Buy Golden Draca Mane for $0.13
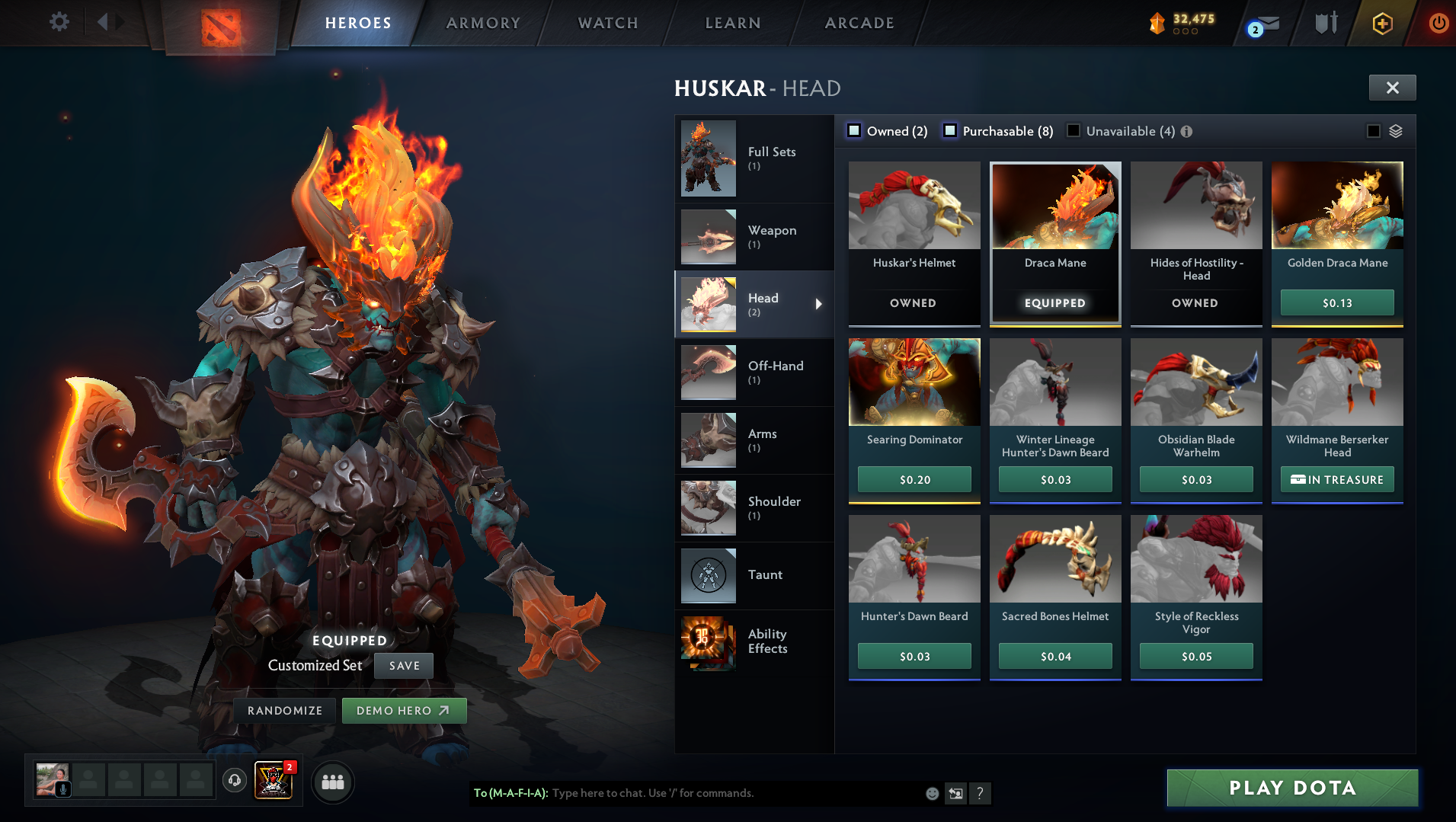 [1337, 302]
